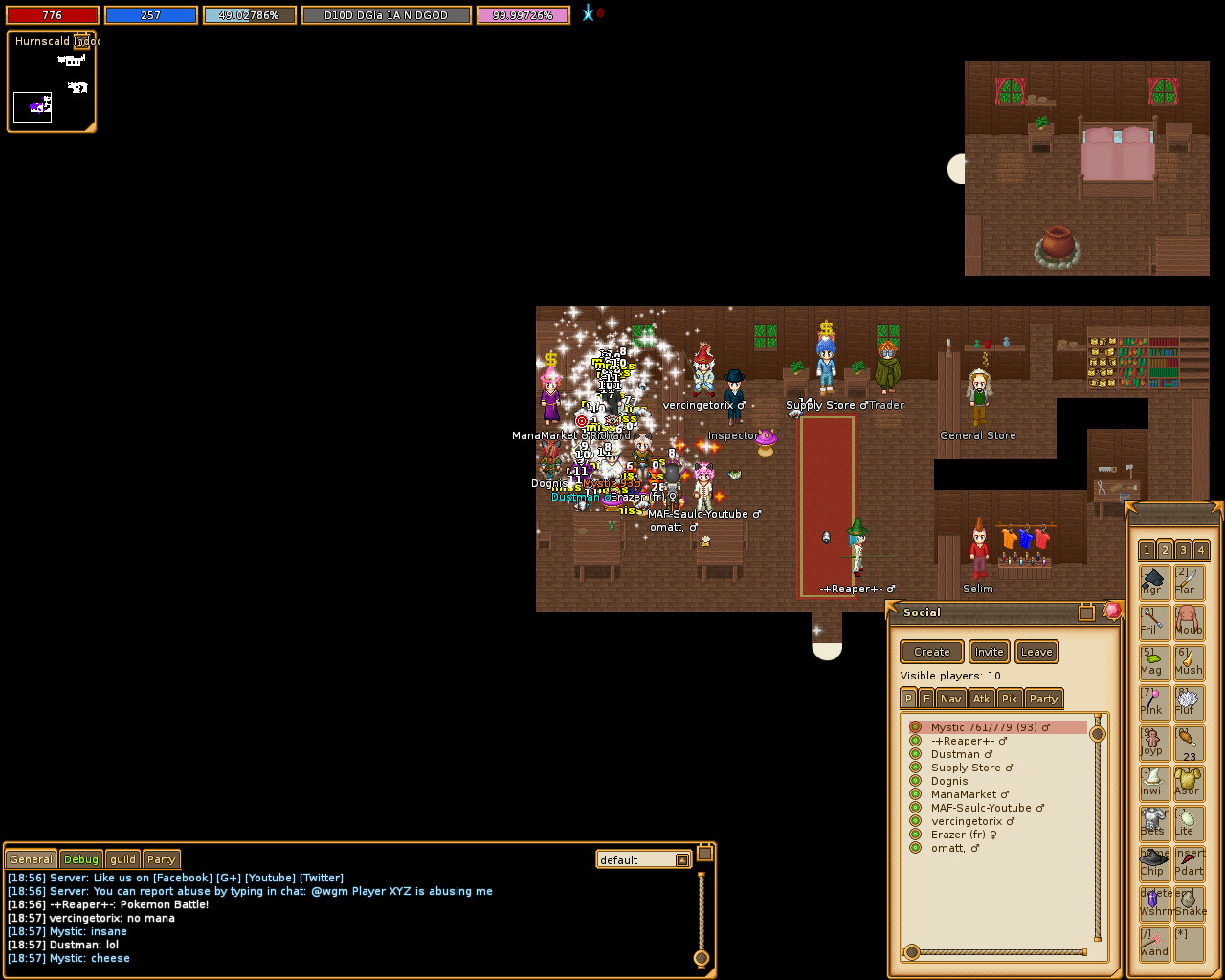Open the default chat channel dropdown
Image resolution: width=1225 pixels, height=980 pixels.
point(681,859)
